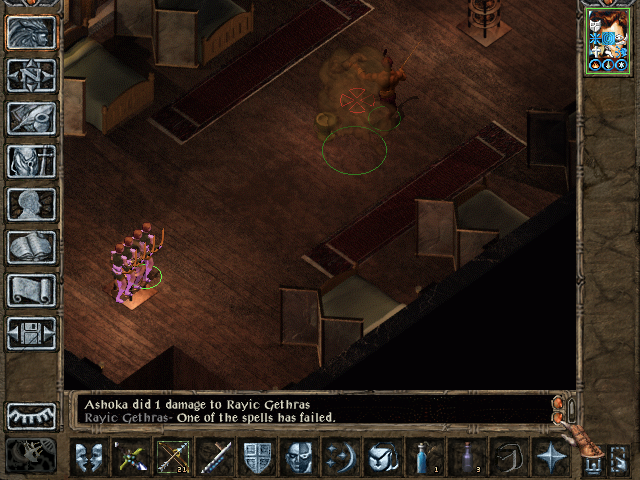Open the journal with the quill icon
640x480 pixels.
tap(31, 118)
